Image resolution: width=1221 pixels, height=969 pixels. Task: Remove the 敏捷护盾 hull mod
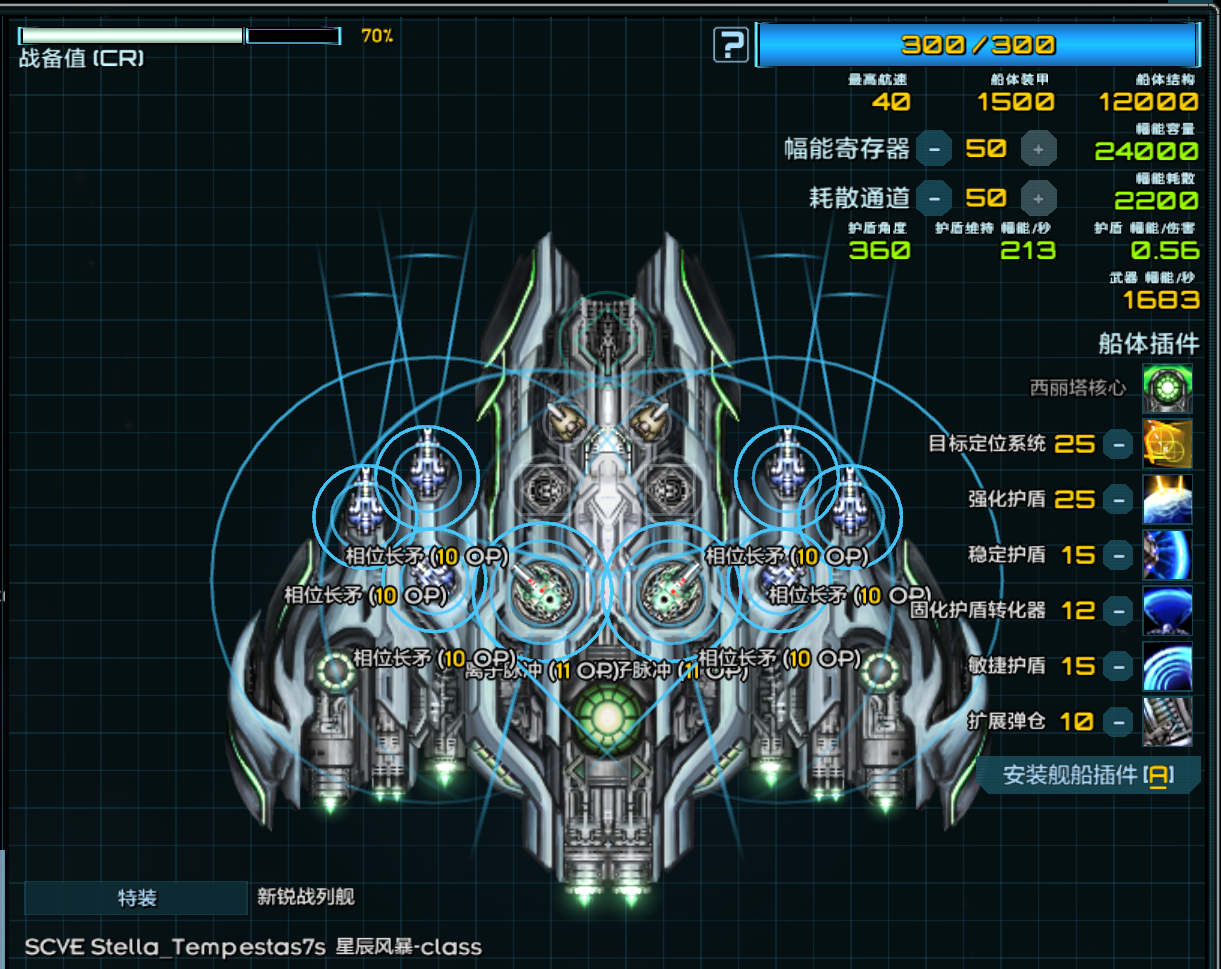coord(1118,666)
